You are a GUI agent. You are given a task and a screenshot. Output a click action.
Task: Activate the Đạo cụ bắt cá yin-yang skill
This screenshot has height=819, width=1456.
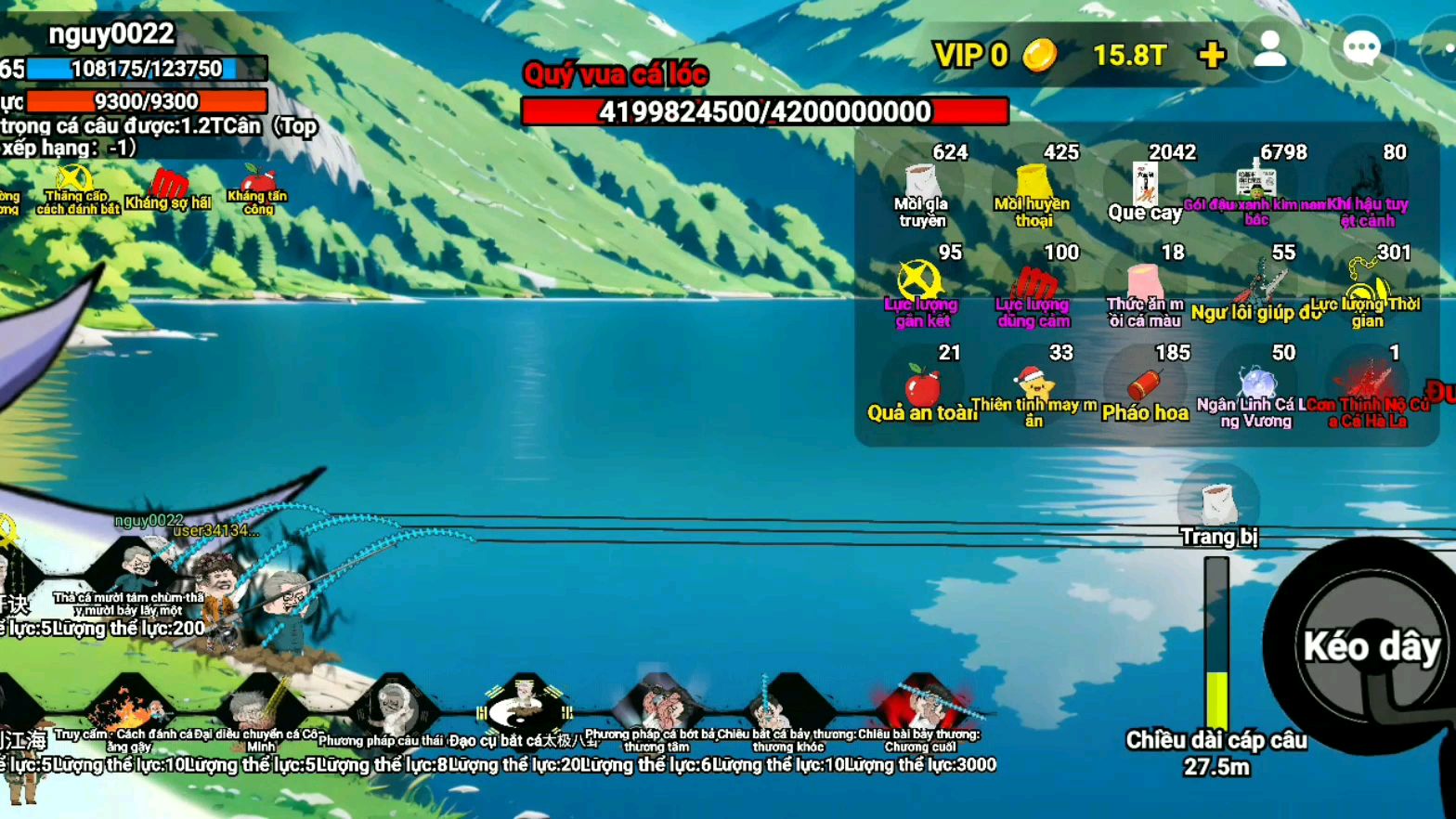525,710
